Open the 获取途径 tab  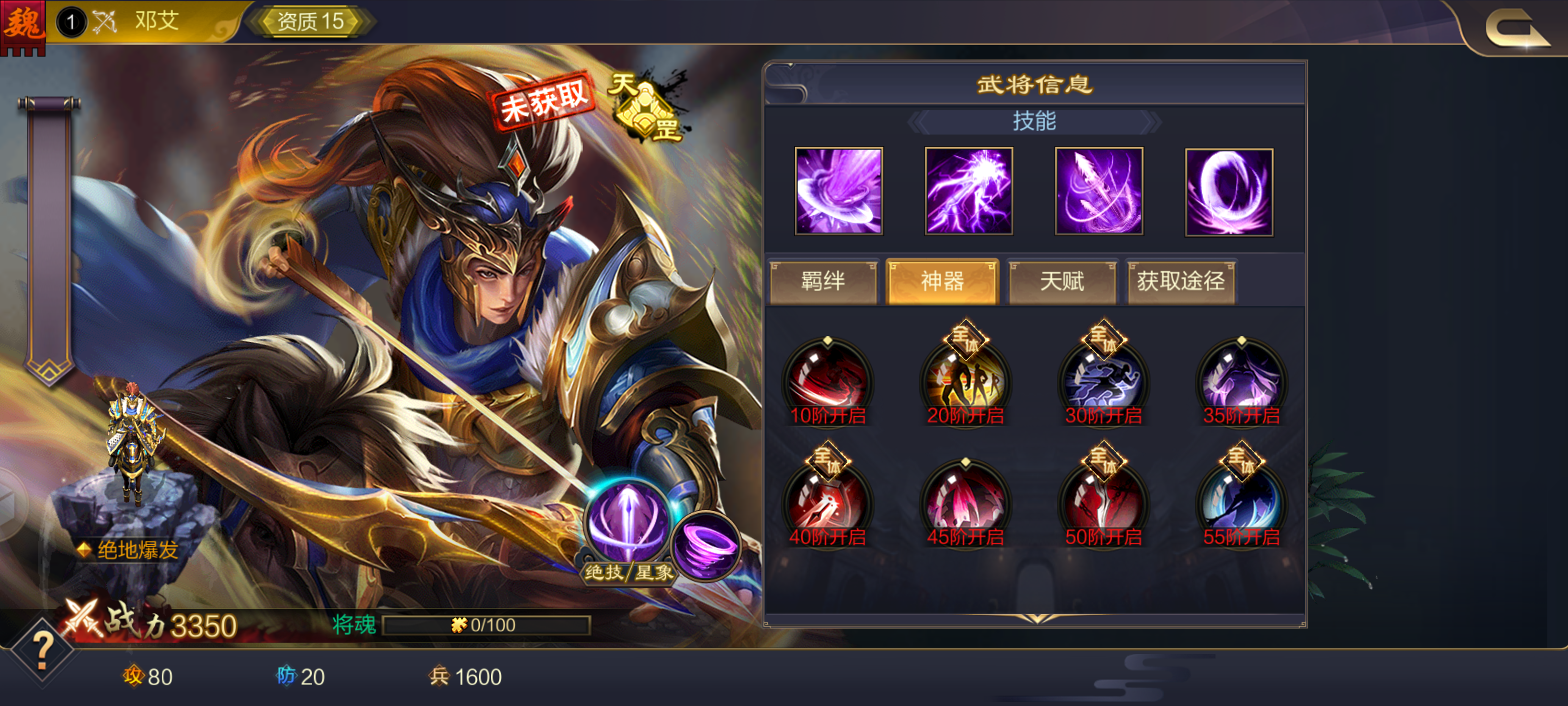click(x=1181, y=281)
